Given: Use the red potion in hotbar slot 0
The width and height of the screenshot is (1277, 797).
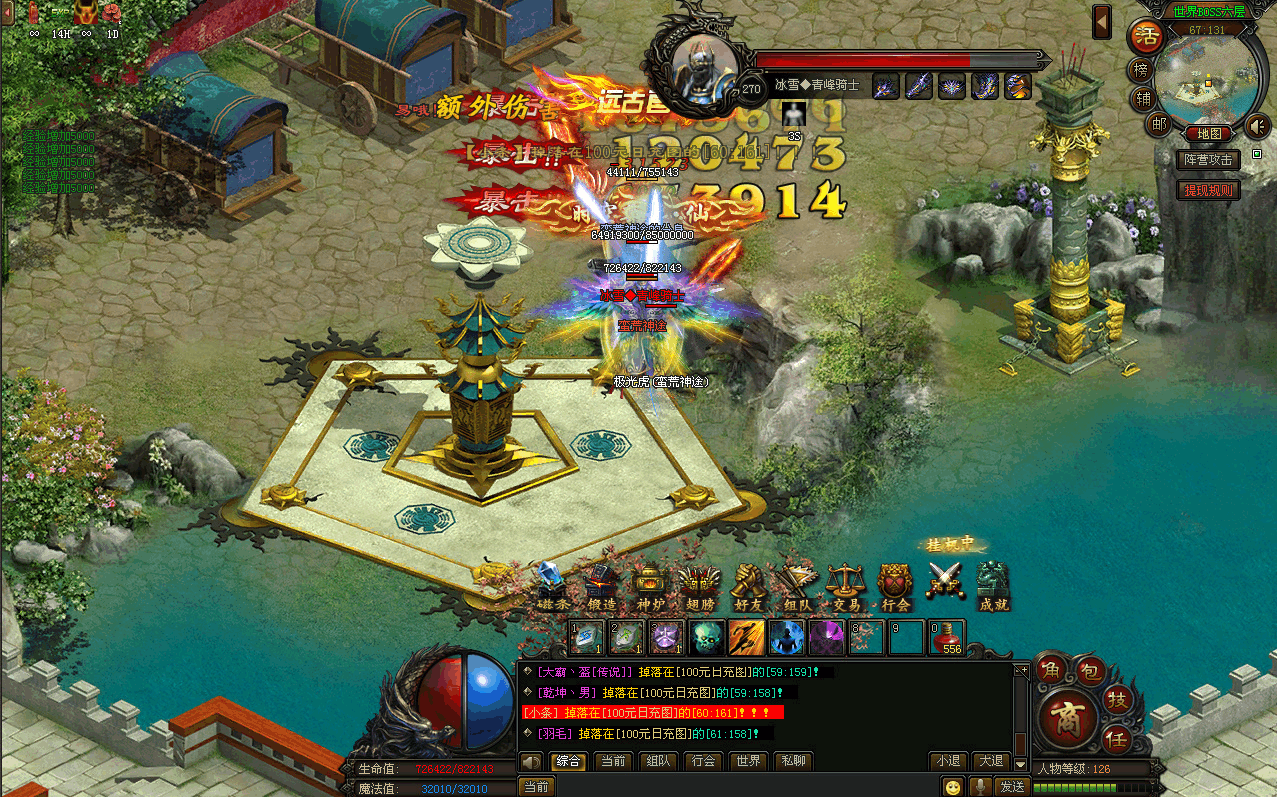Looking at the screenshot, I should pos(946,637).
